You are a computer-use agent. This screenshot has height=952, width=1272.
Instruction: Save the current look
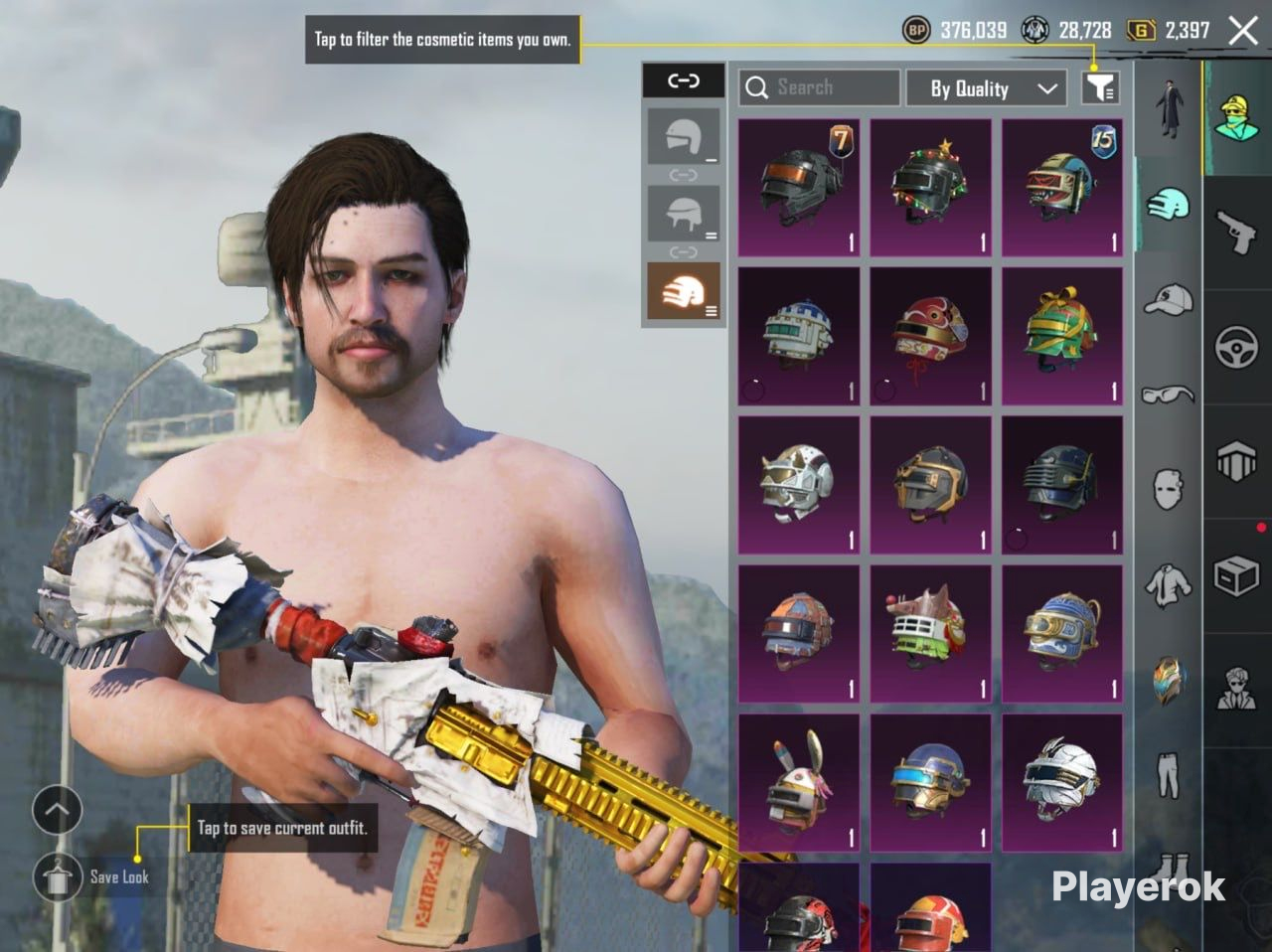click(x=60, y=876)
